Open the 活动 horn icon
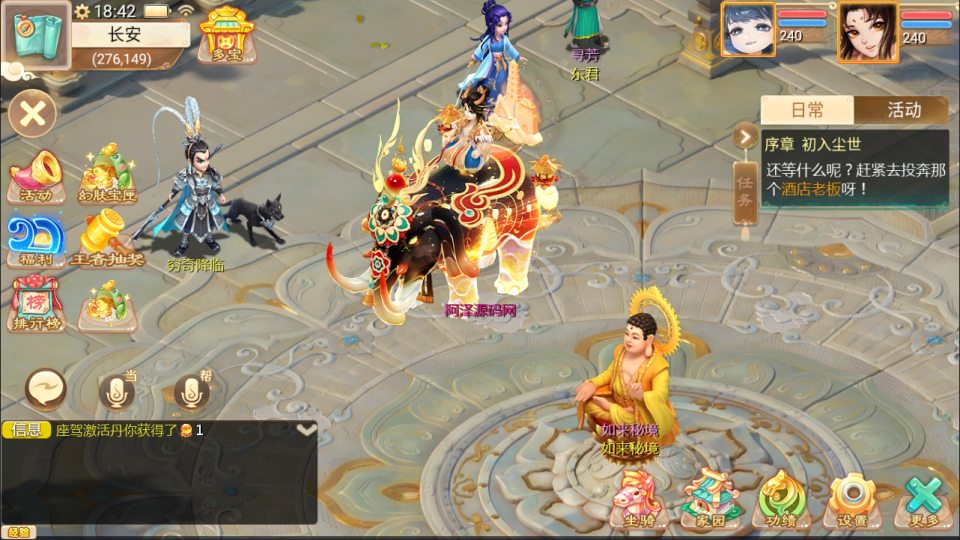Image resolution: width=960 pixels, height=540 pixels. [36, 176]
